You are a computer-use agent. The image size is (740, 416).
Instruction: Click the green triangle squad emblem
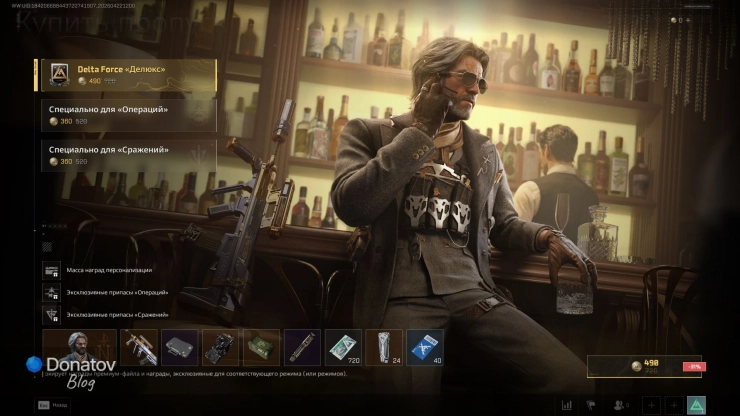coord(696,405)
